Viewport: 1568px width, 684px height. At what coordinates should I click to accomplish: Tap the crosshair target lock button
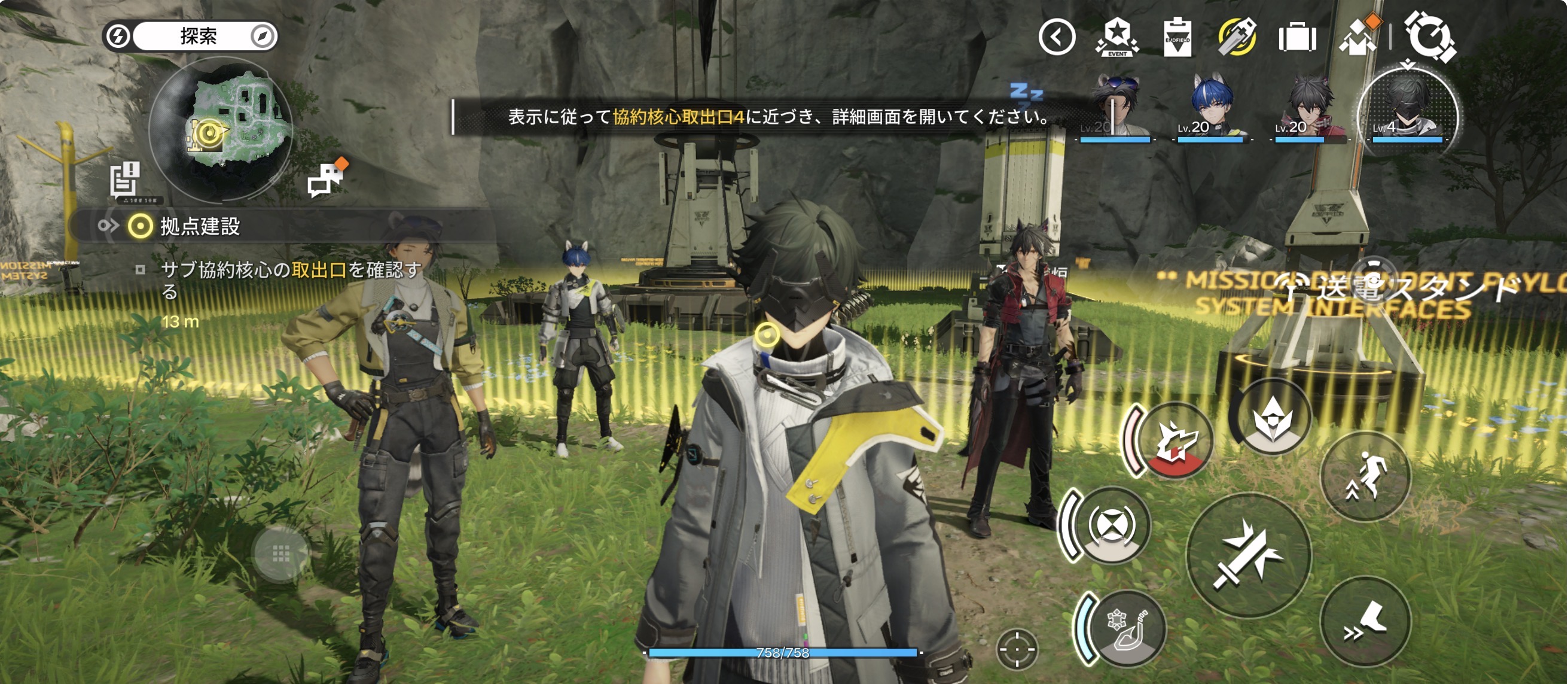tap(1016, 649)
